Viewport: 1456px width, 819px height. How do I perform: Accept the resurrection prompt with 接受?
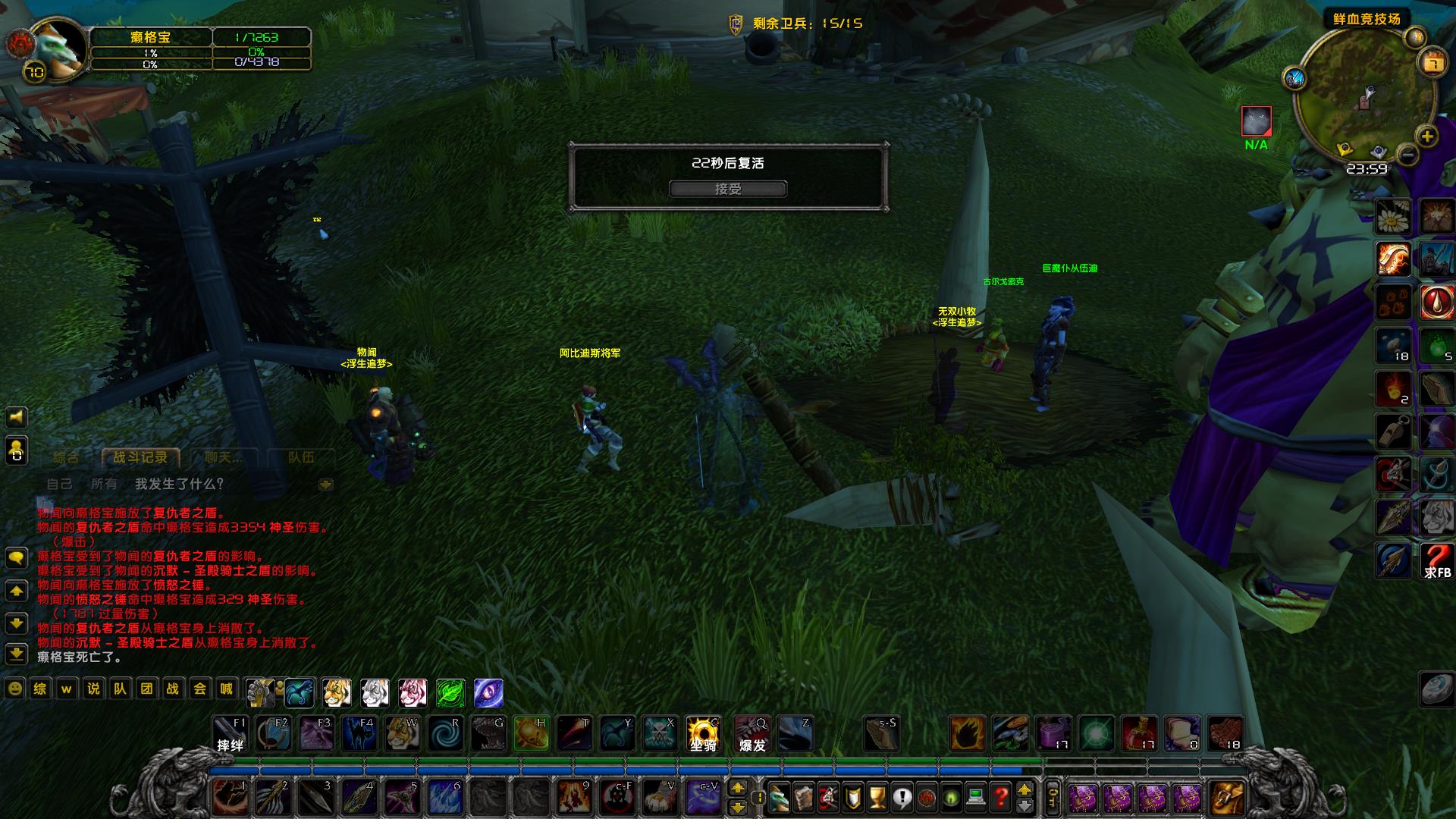[727, 189]
